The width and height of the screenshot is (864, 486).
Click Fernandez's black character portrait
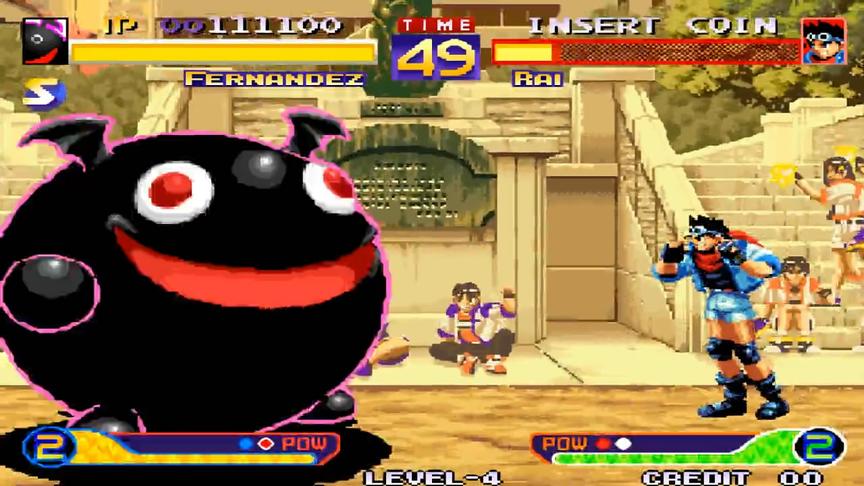(44, 41)
